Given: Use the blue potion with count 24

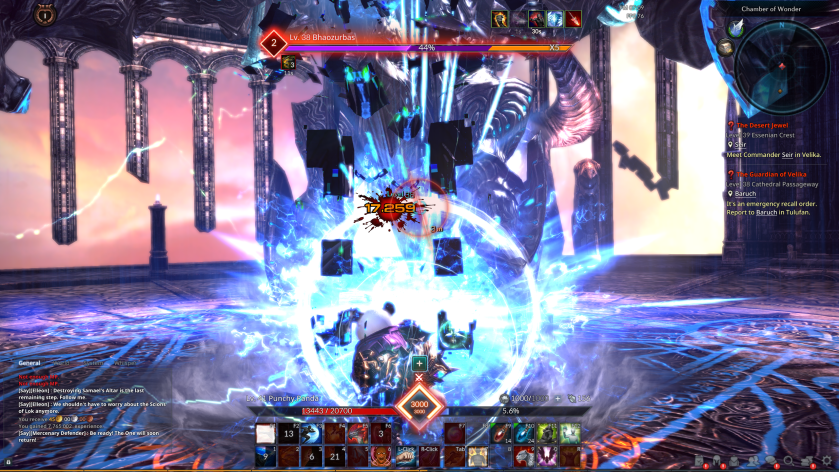Looking at the screenshot, I should pyautogui.click(x=527, y=433).
